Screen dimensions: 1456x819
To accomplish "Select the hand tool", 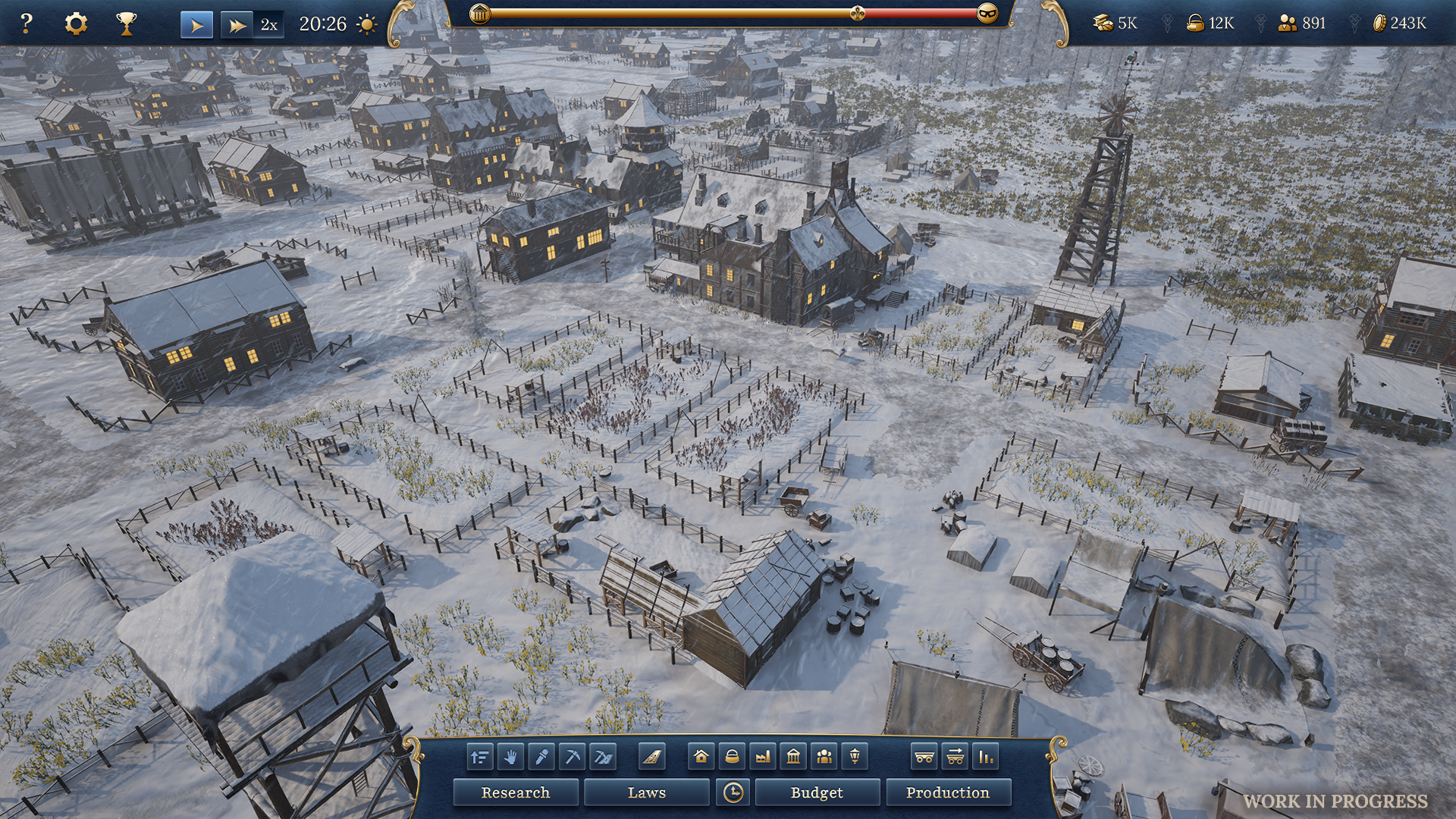I will click(x=510, y=757).
